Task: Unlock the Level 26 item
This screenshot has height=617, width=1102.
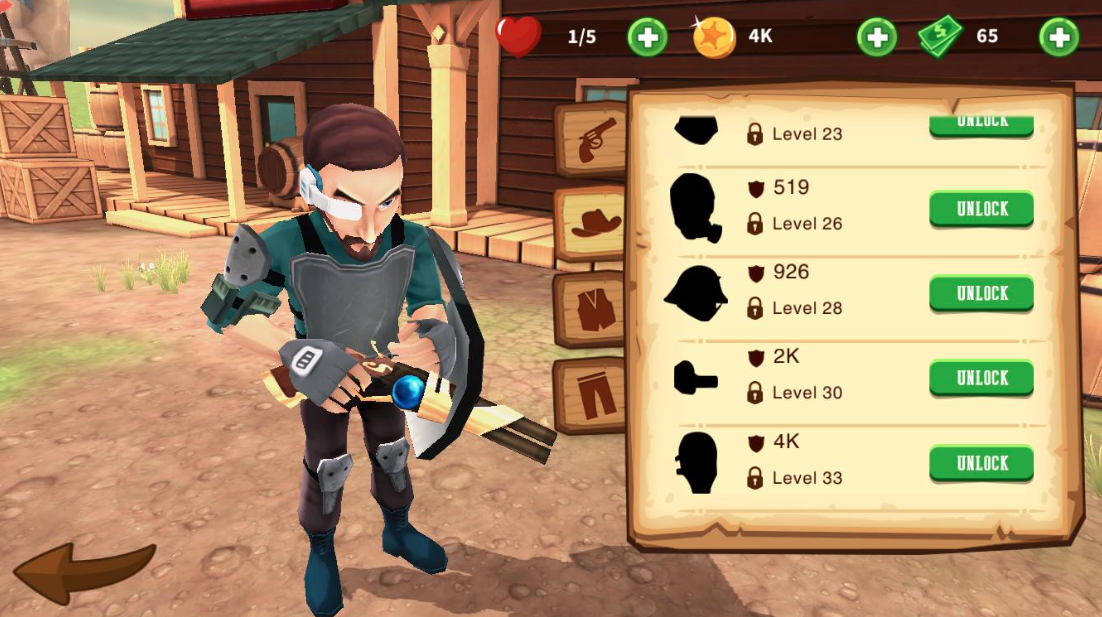Action: click(x=981, y=209)
